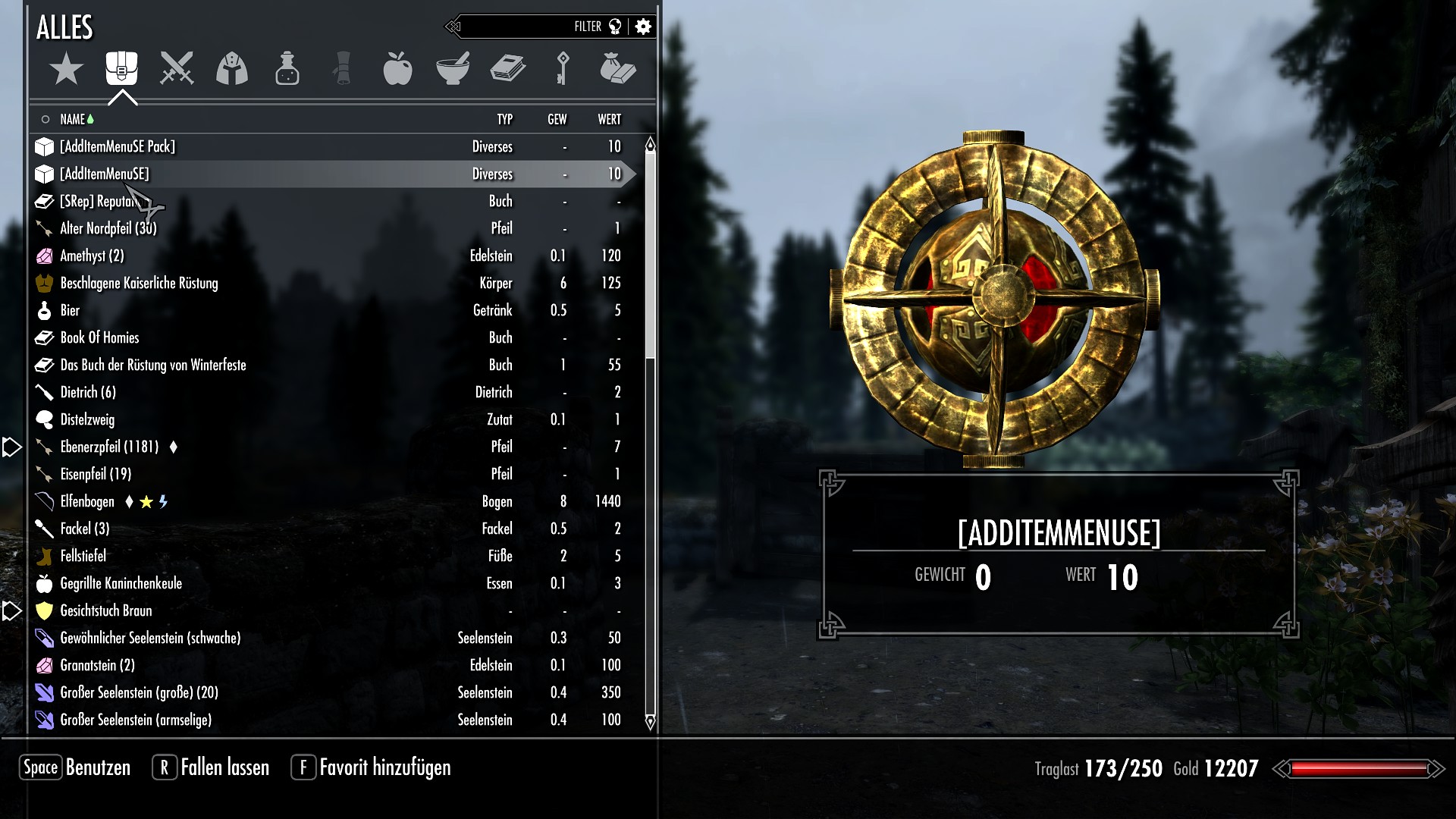Expand the upper left edge chevron arrow
This screenshot has width=1456, height=819.
(x=10, y=447)
